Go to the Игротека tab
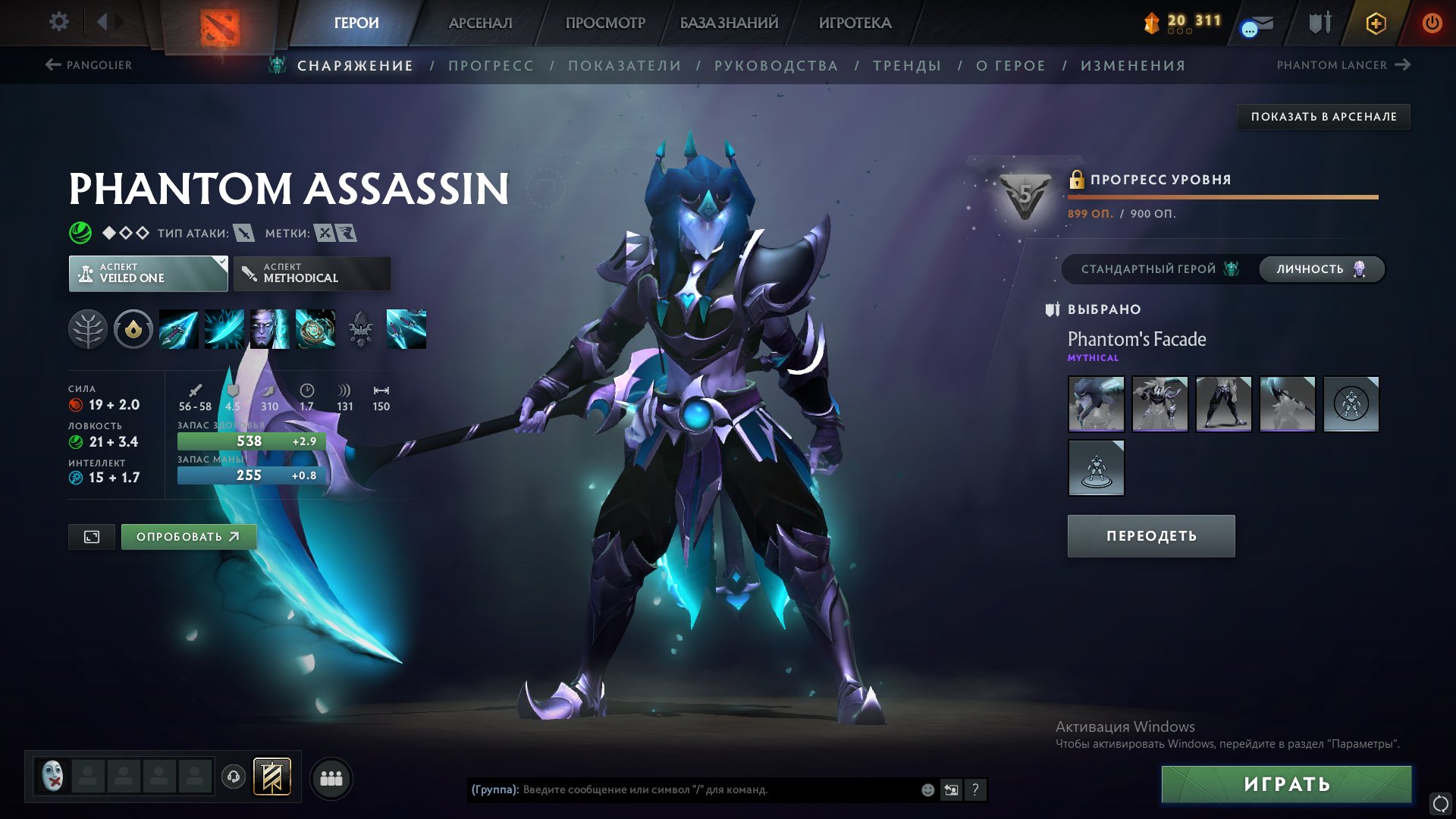Image resolution: width=1456 pixels, height=819 pixels. point(855,23)
